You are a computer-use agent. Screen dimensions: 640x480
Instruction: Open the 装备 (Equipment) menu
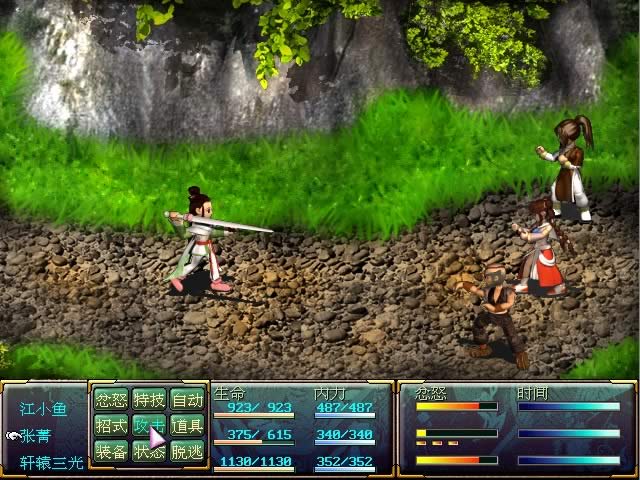pyautogui.click(x=110, y=452)
